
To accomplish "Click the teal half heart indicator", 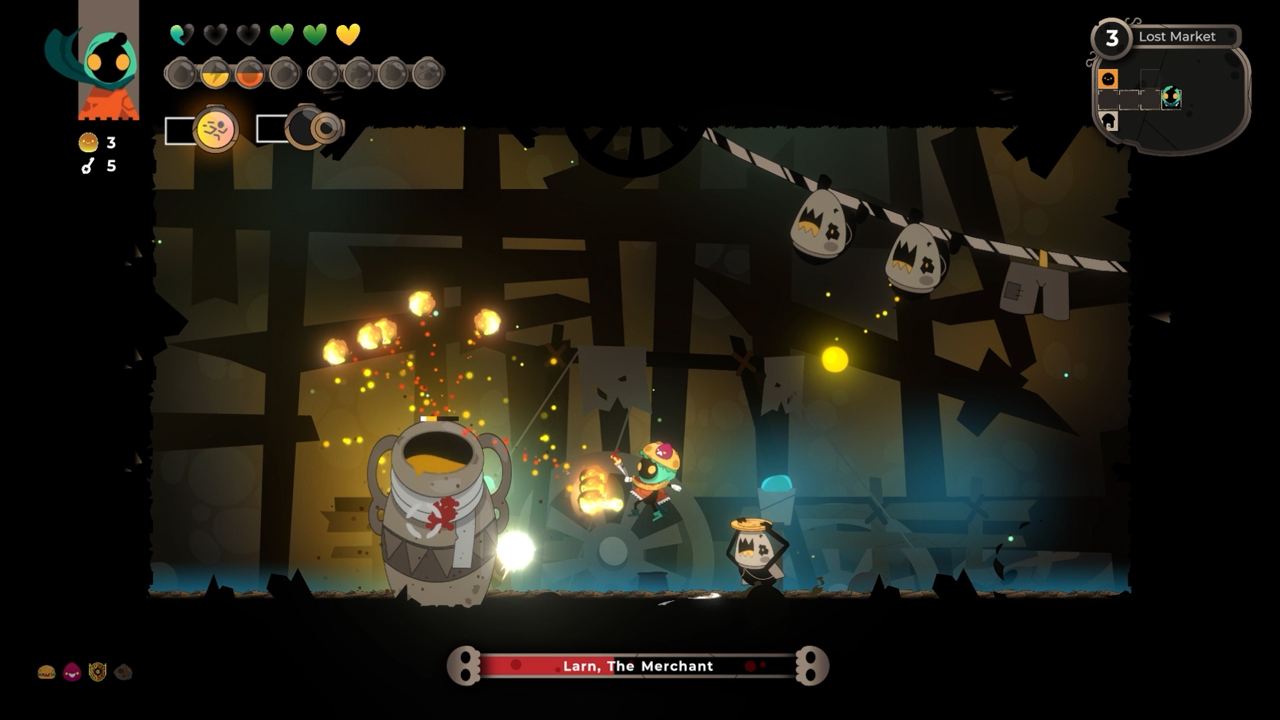I will click(x=178, y=33).
